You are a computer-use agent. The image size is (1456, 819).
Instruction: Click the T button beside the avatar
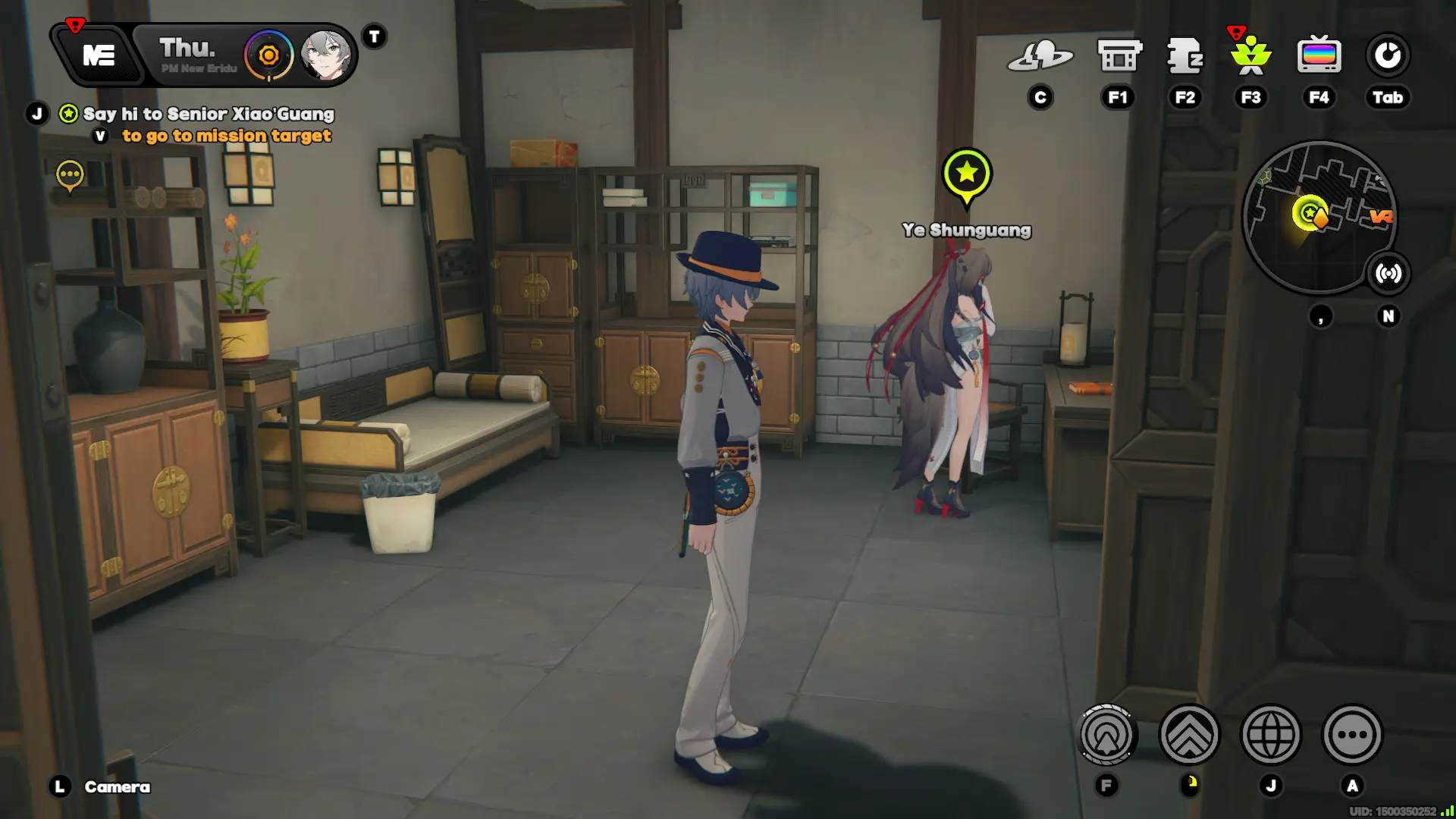pos(372,36)
